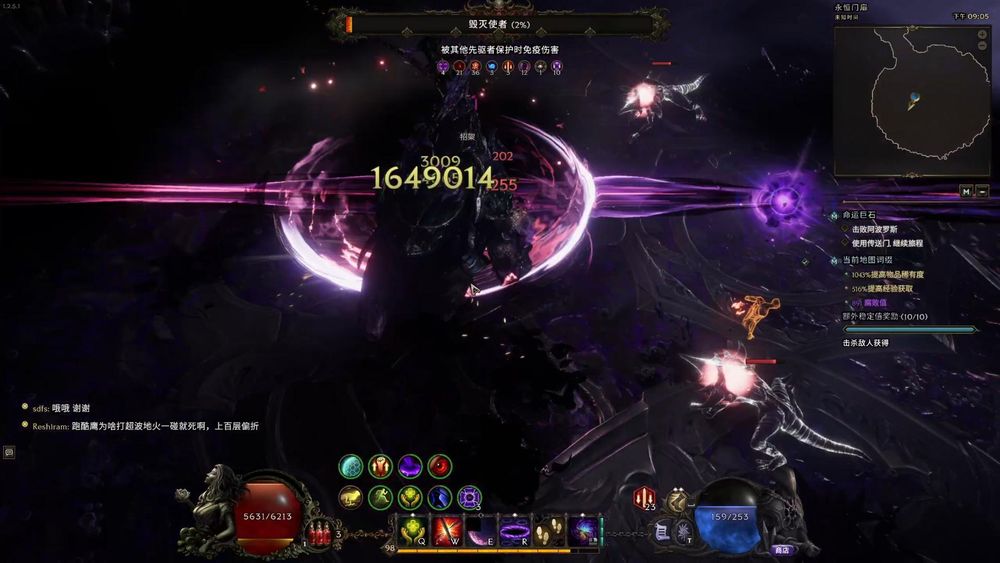The image size is (1000, 563).
Task: Click the red eye buff icon
Action: (x=439, y=466)
